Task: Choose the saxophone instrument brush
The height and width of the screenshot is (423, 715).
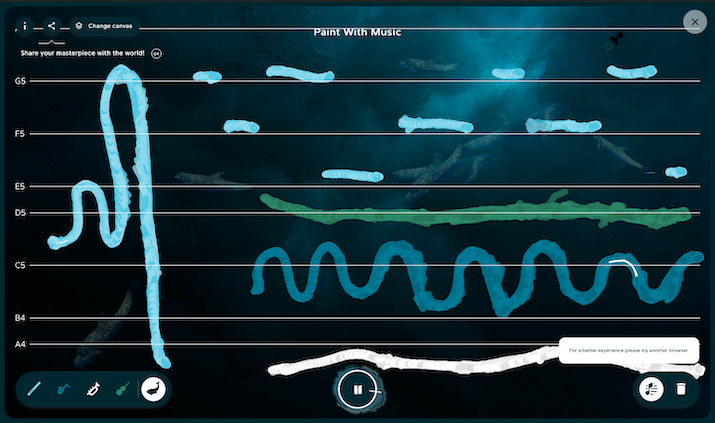Action: 64,388
